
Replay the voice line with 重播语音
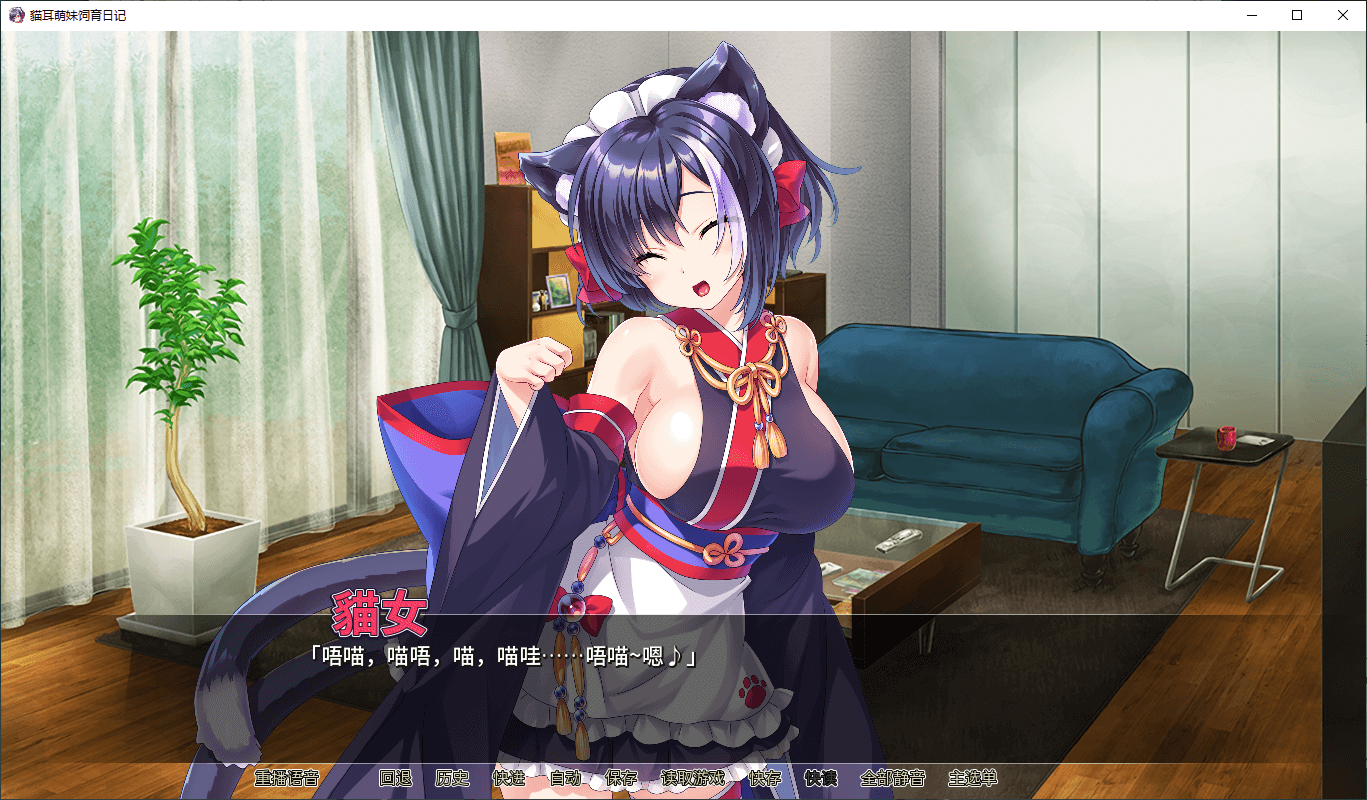click(286, 778)
